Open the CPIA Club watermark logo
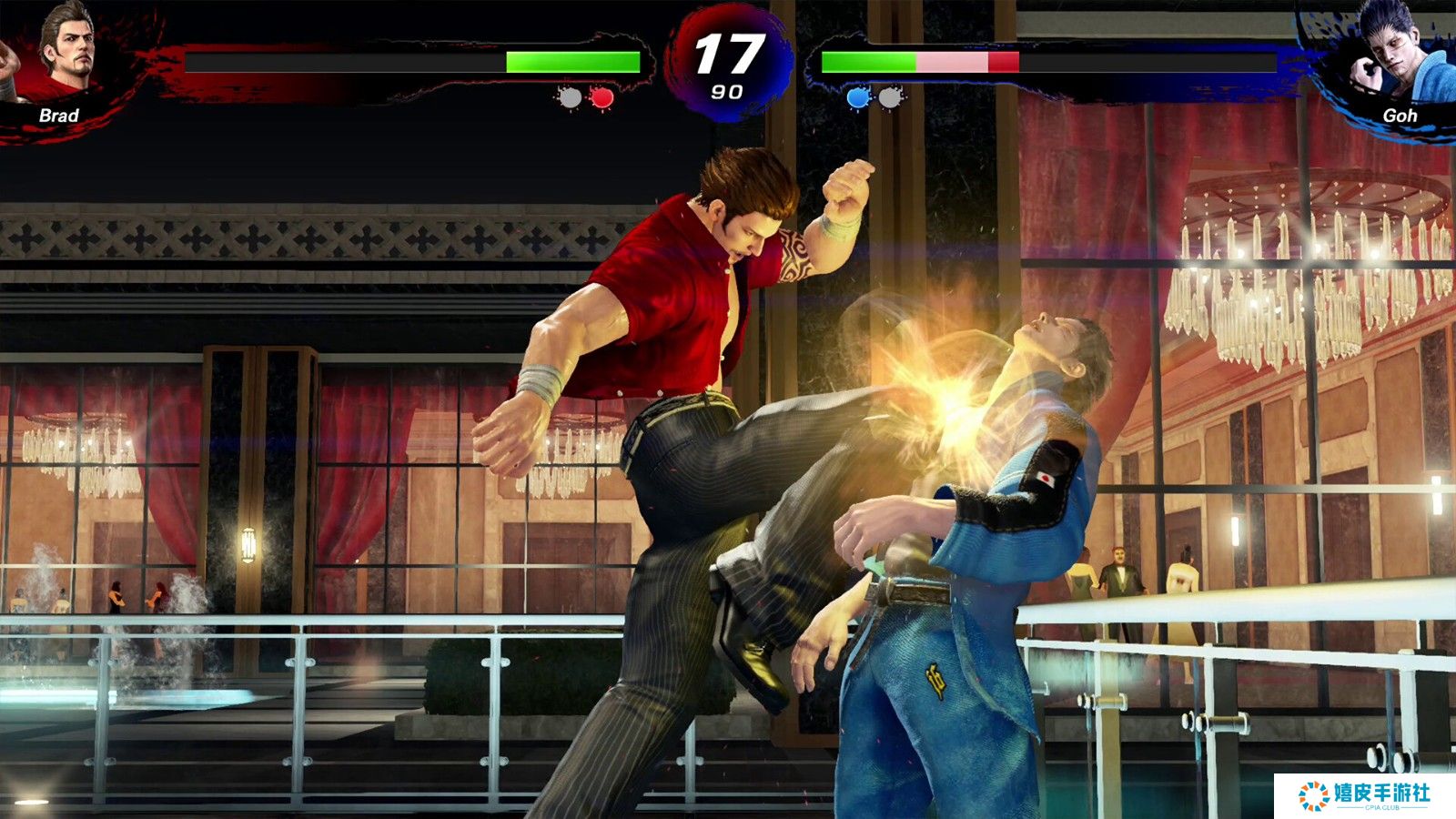The height and width of the screenshot is (819, 1456). click(1364, 795)
